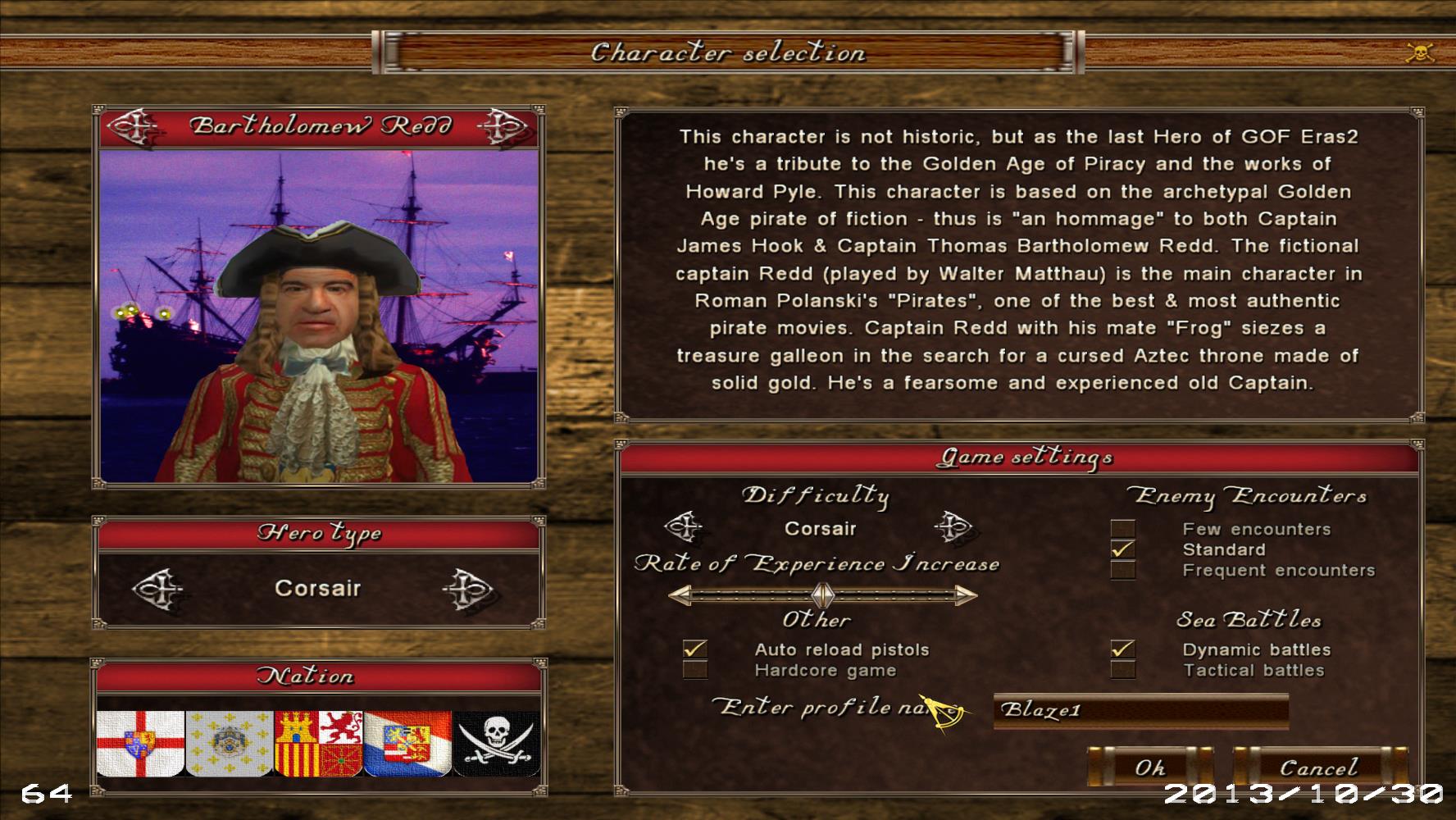Cancel character selection
The image size is (1456, 820).
1318,768
